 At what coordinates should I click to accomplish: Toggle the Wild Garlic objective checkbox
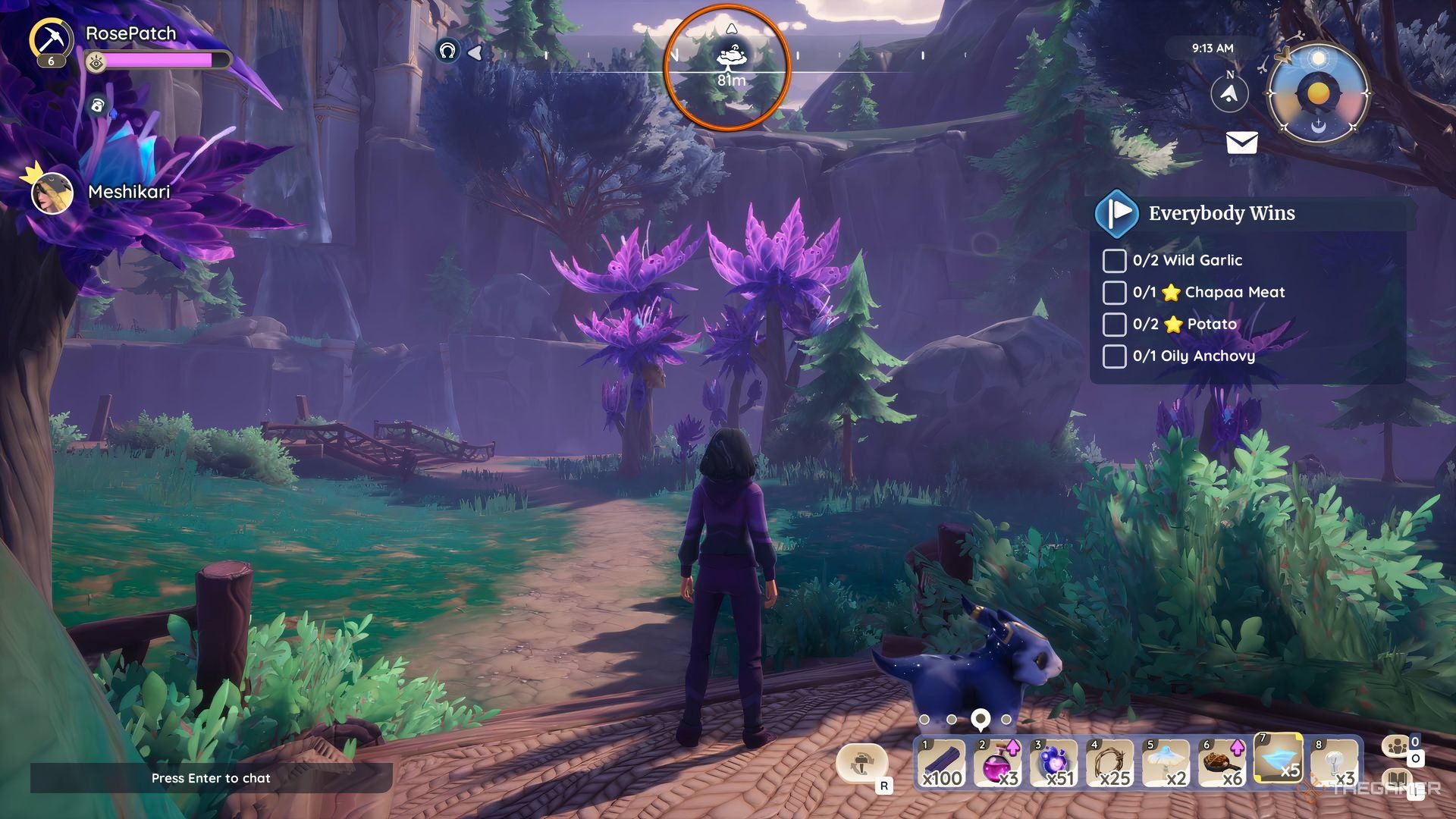(1114, 260)
